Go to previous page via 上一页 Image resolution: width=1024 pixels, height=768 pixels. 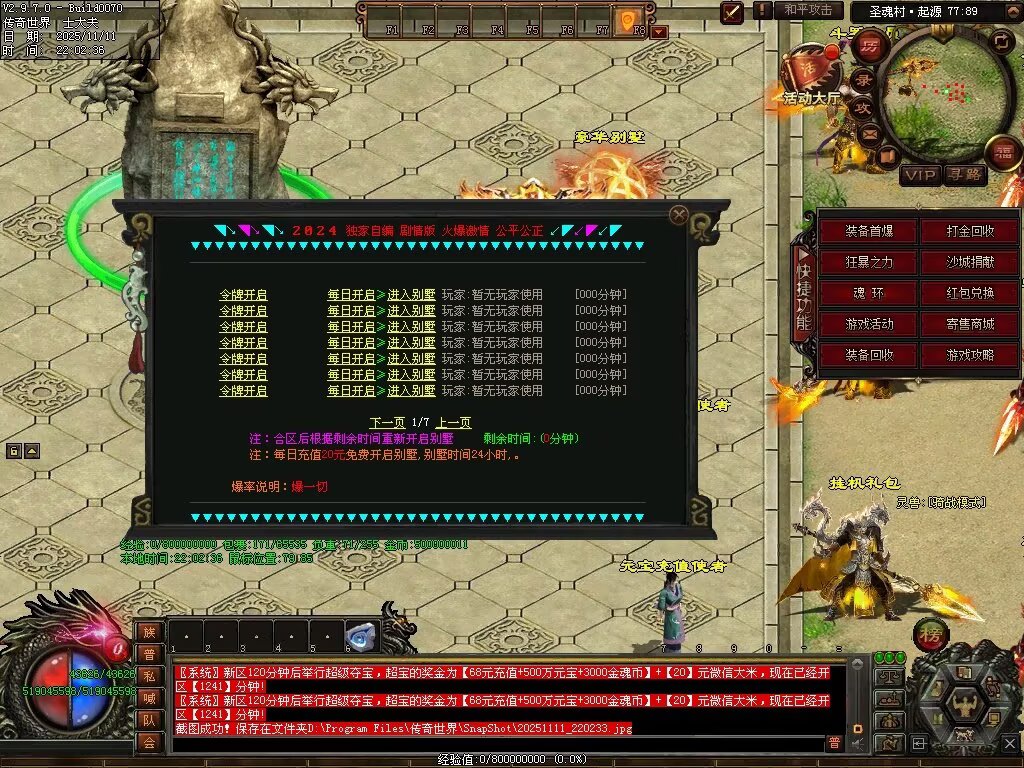[453, 423]
